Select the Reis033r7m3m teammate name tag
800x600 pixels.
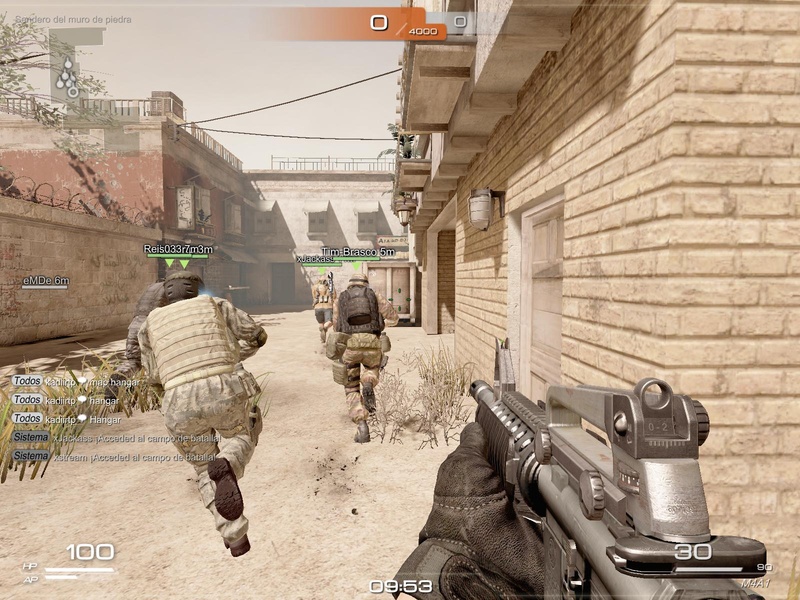click(x=178, y=249)
